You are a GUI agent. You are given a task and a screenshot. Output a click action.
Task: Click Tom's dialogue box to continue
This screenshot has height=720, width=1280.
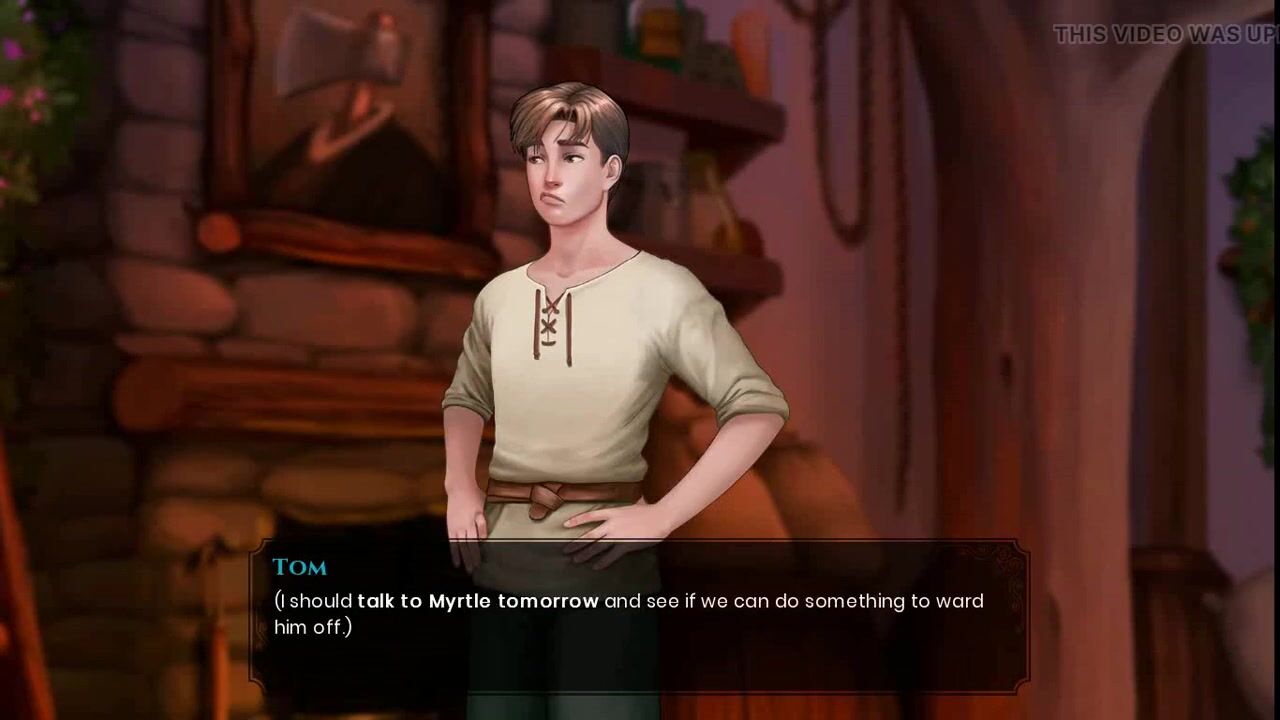point(639,616)
